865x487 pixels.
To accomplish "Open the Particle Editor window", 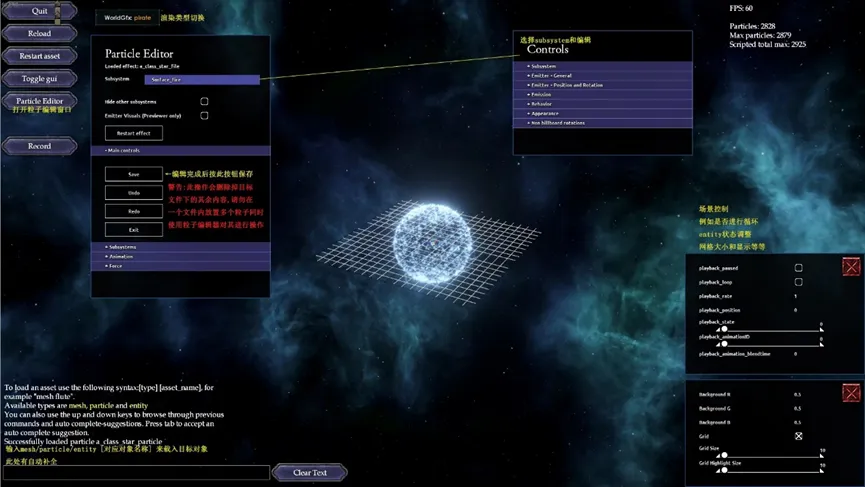I will (x=39, y=101).
